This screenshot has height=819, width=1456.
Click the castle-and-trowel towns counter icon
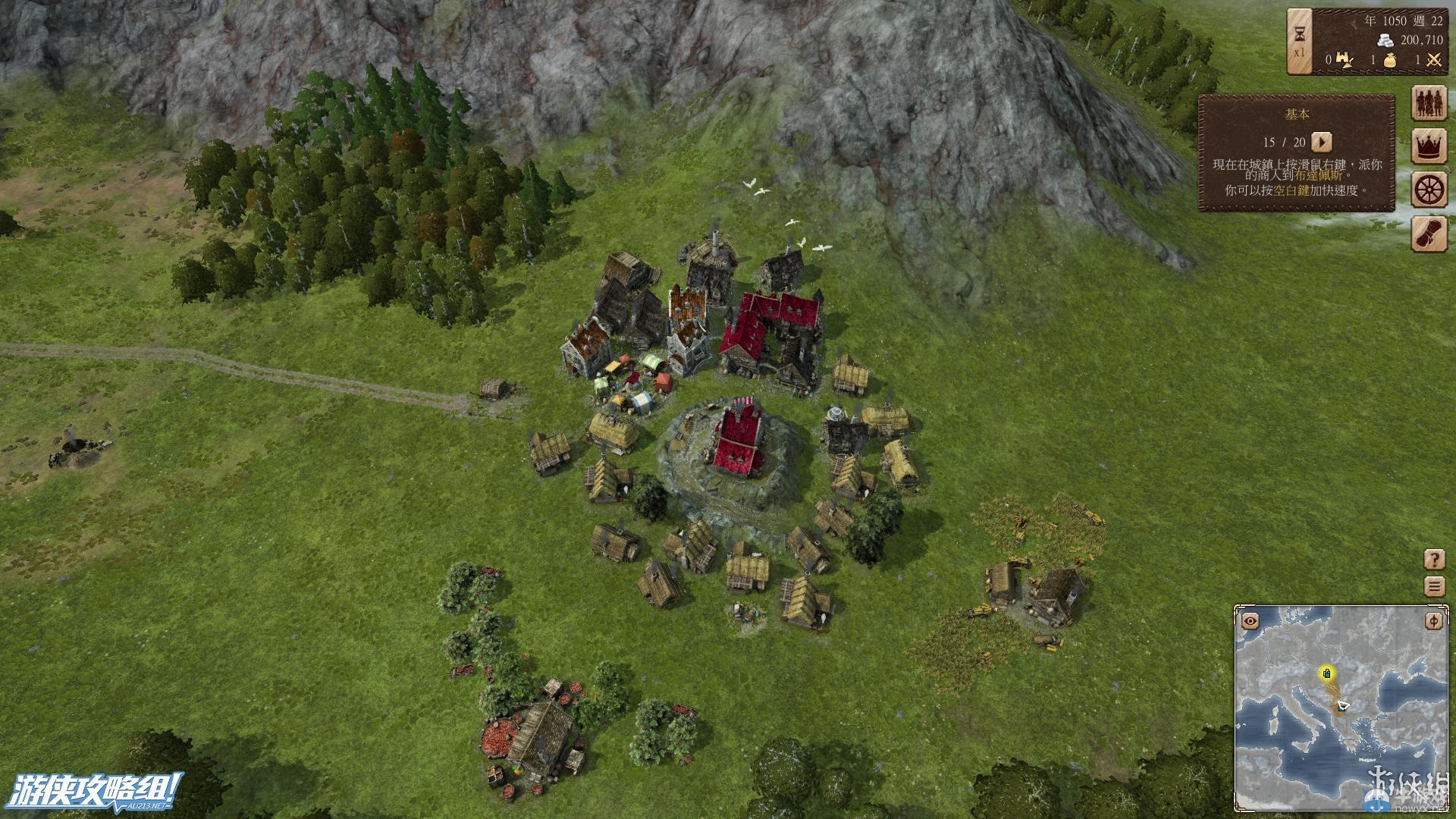click(1345, 59)
